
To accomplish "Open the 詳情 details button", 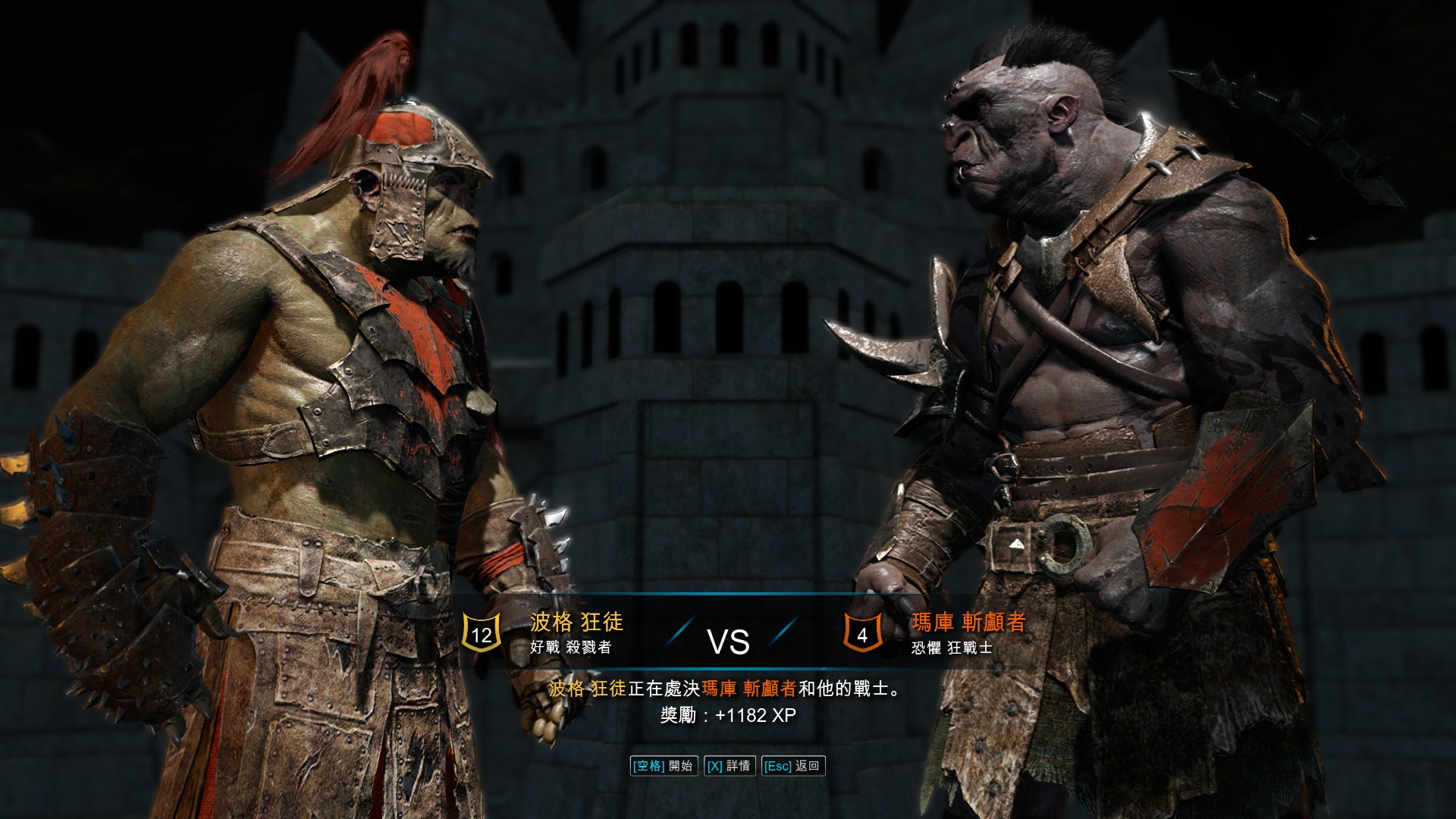I will [x=729, y=766].
